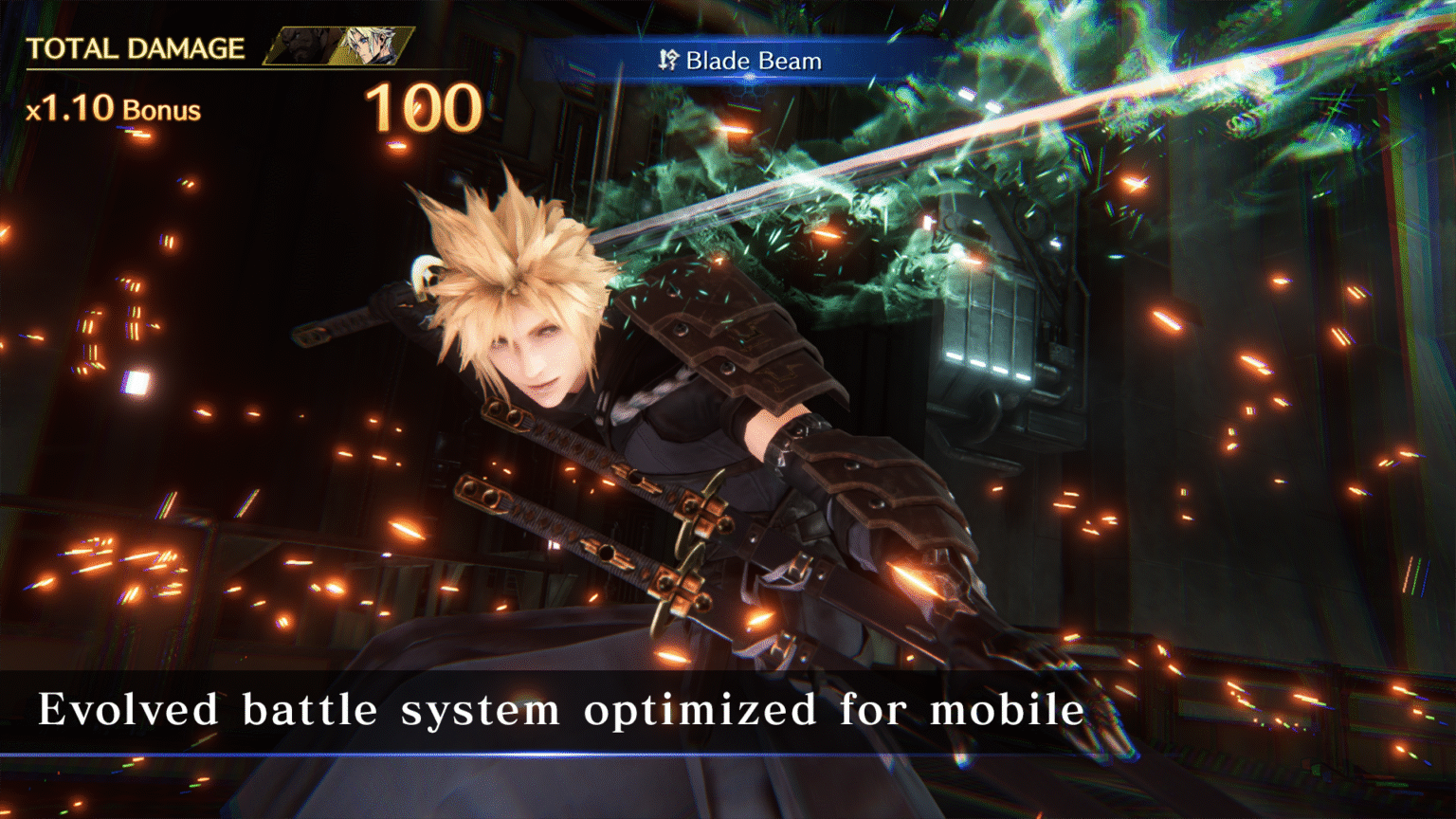Tap the diamond ornament under Blade Beam text
The width and height of the screenshot is (1456, 819).
click(x=749, y=77)
